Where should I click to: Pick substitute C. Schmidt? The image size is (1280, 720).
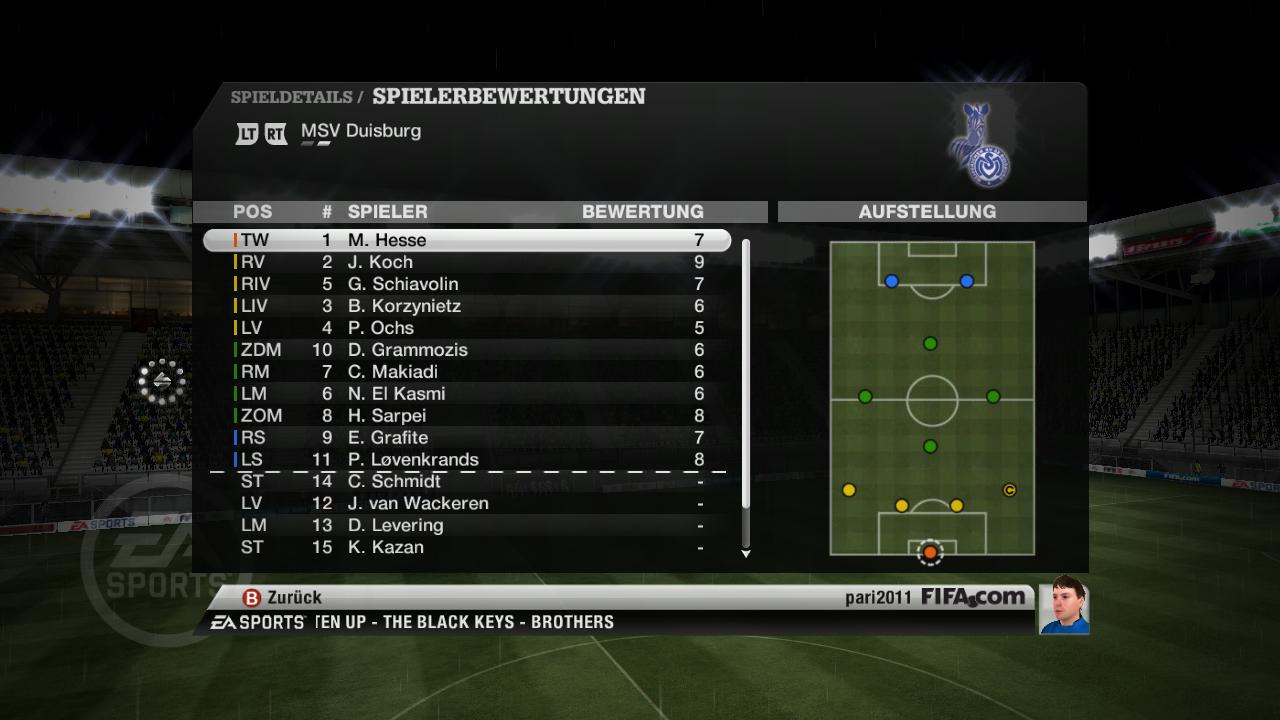point(466,481)
